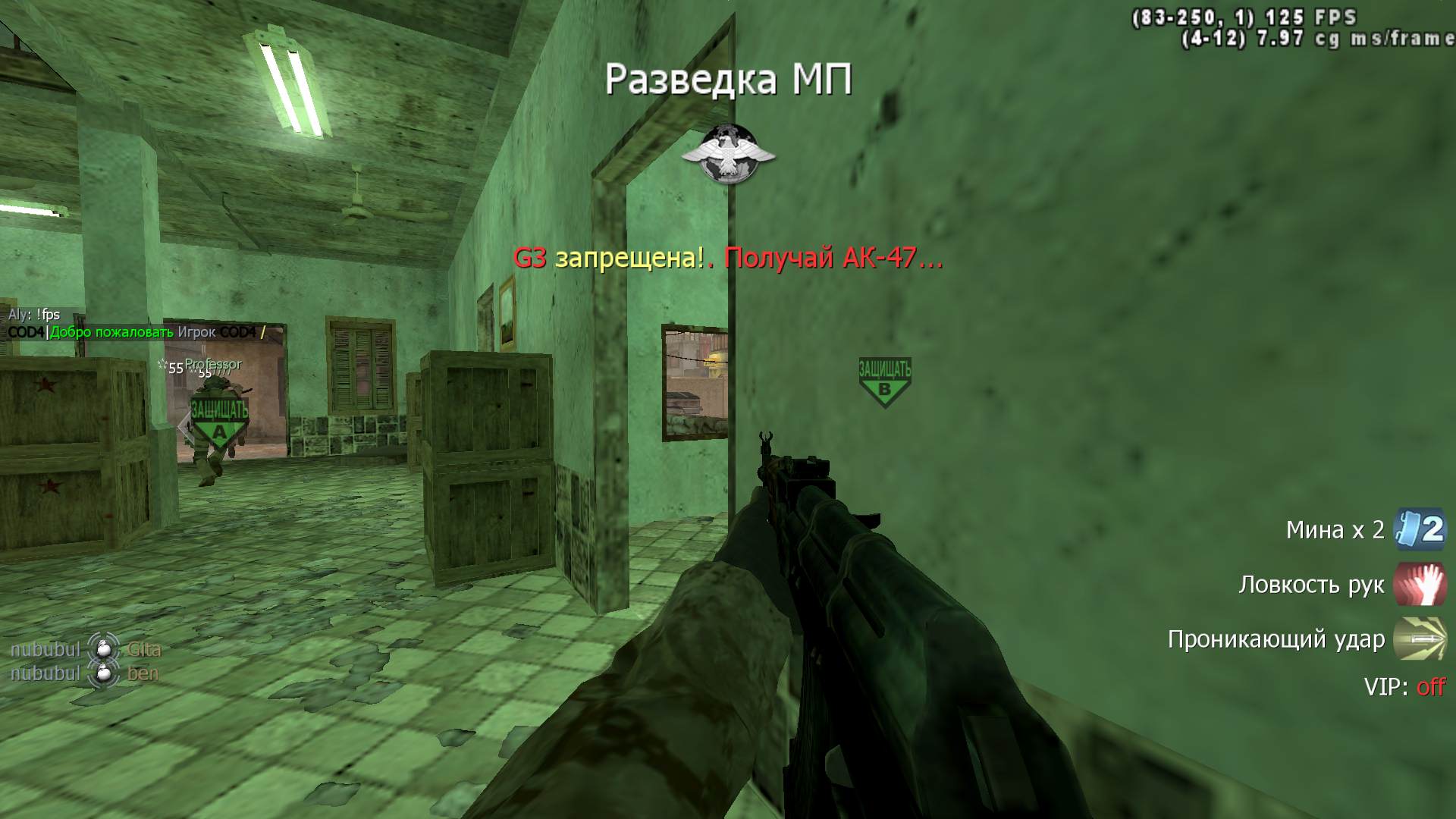Click the Проникающий удар bullet perk icon
The height and width of the screenshot is (819, 1456).
1420,639
